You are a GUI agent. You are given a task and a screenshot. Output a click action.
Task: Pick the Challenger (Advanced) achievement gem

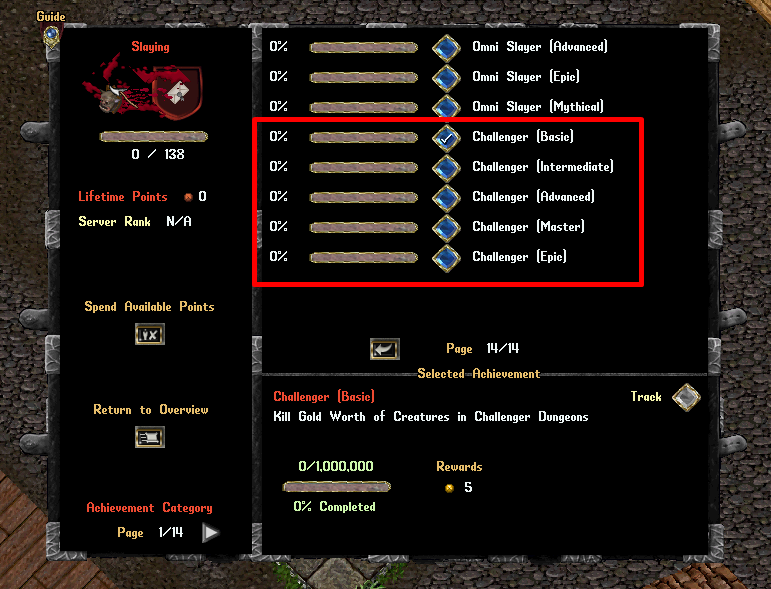coord(446,197)
